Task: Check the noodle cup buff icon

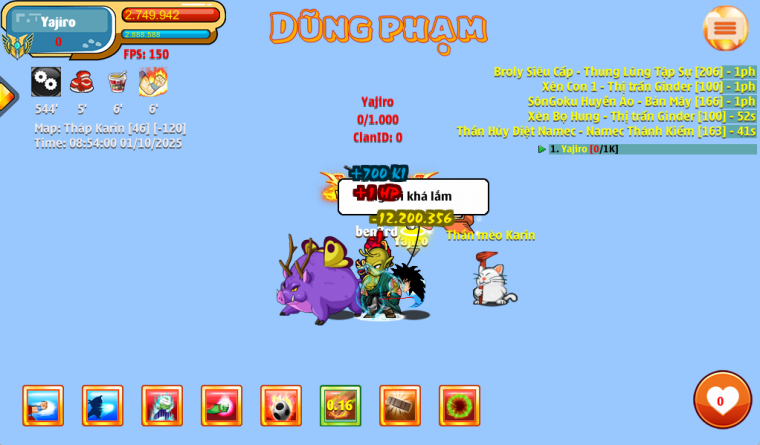Action: click(x=117, y=82)
